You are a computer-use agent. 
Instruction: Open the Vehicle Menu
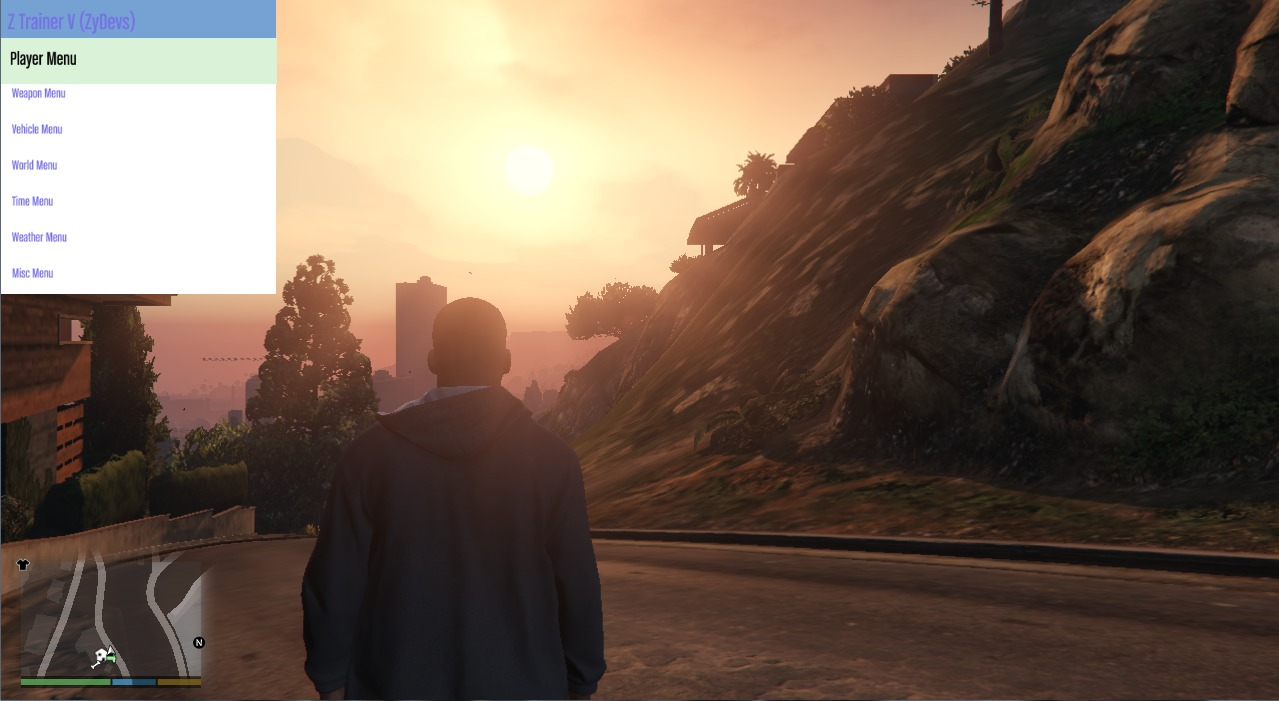[37, 130]
